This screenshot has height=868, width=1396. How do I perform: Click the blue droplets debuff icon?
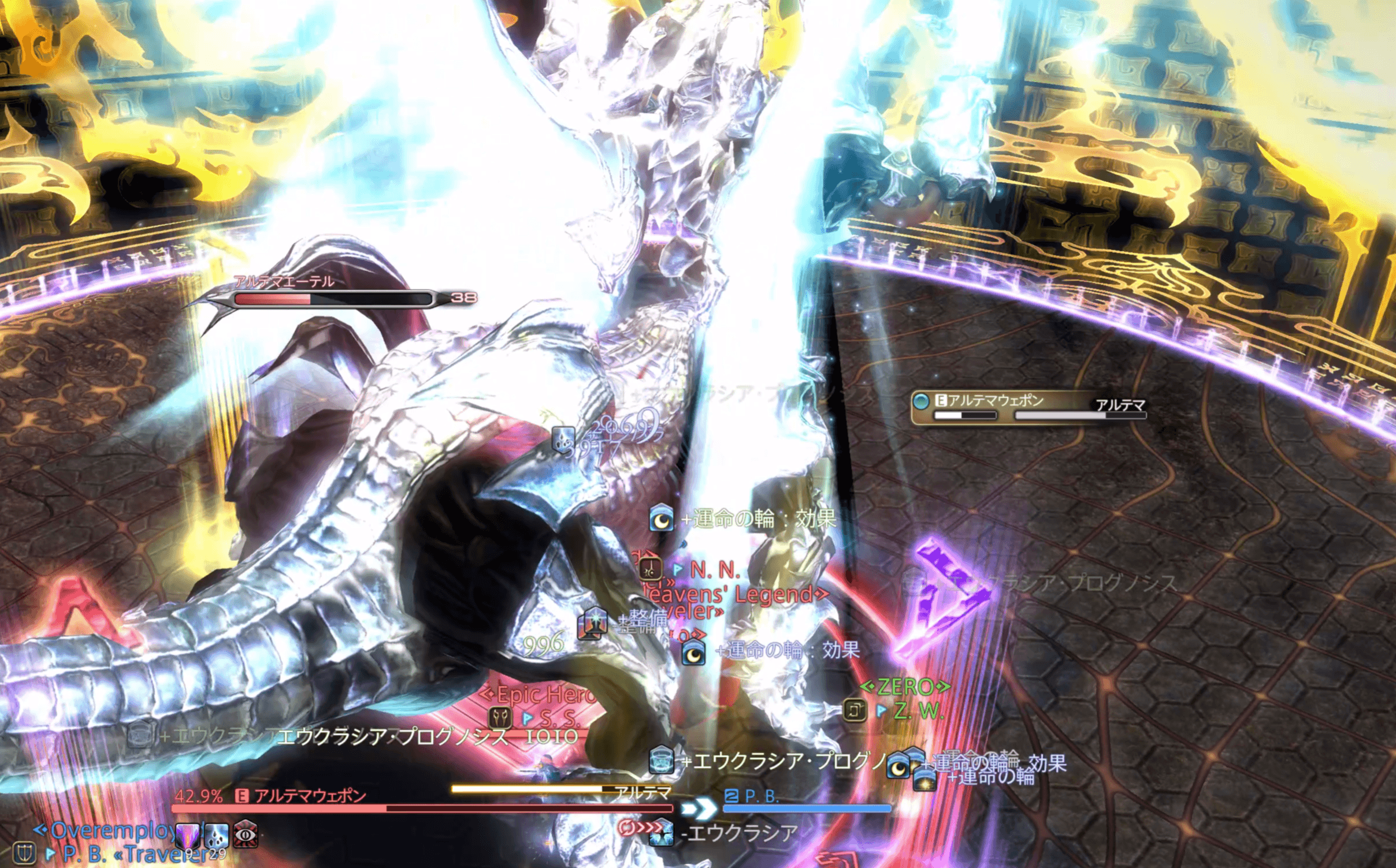point(217,835)
